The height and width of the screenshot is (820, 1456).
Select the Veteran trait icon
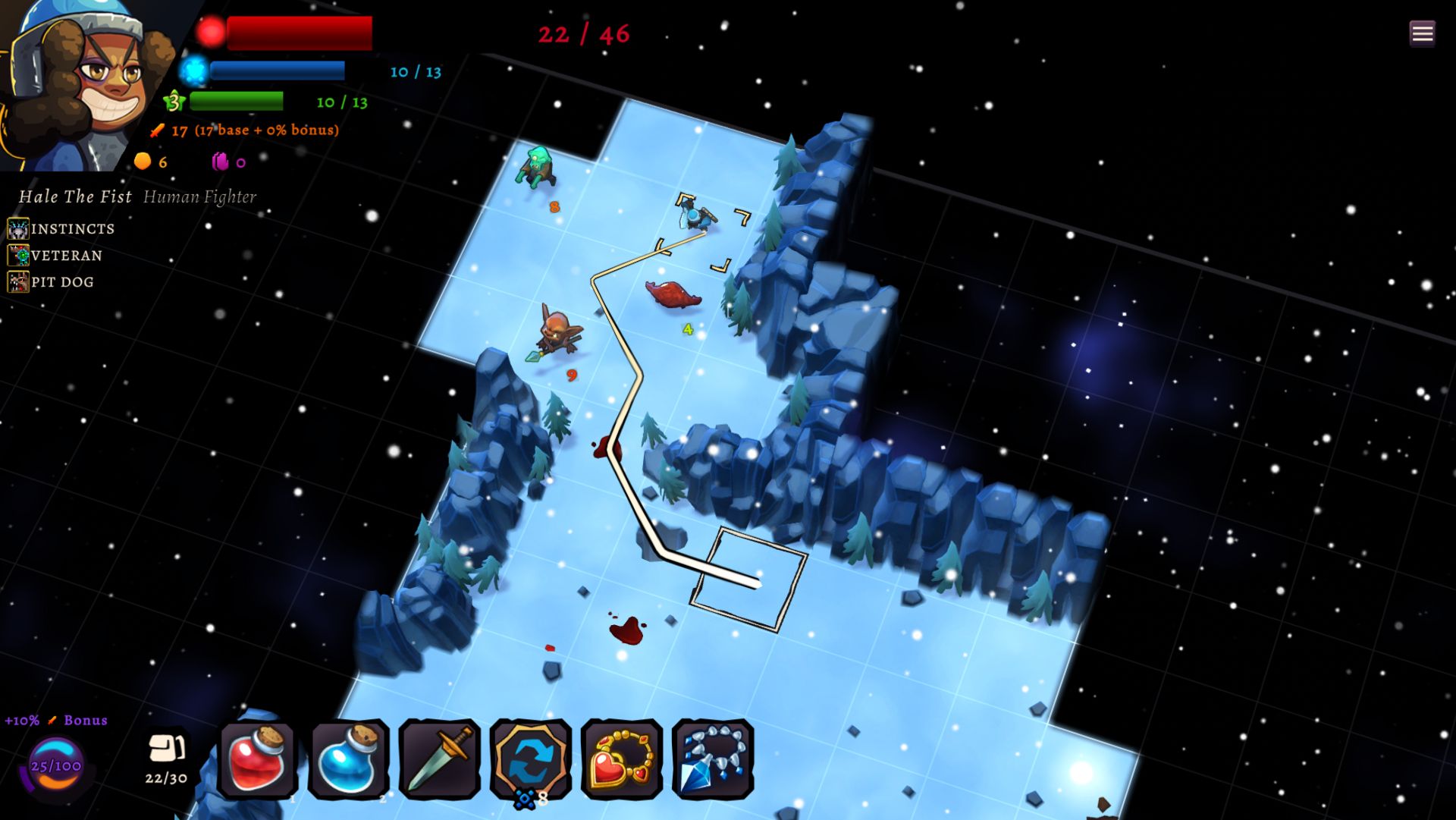(x=18, y=254)
